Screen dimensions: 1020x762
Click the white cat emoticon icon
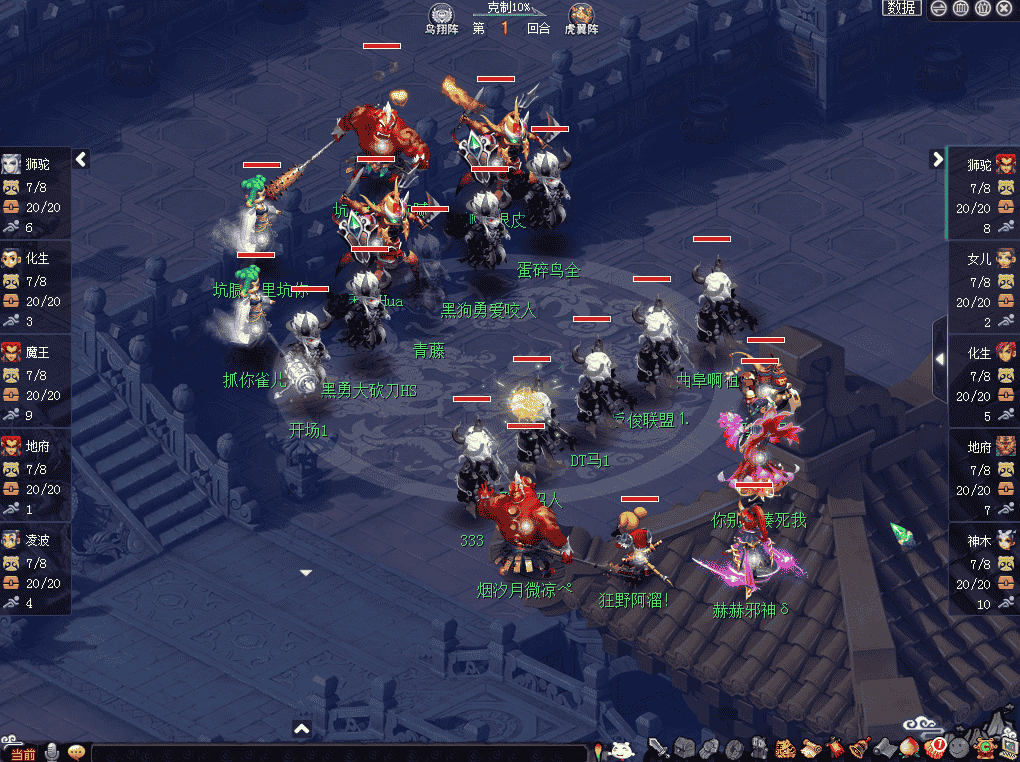(x=622, y=748)
